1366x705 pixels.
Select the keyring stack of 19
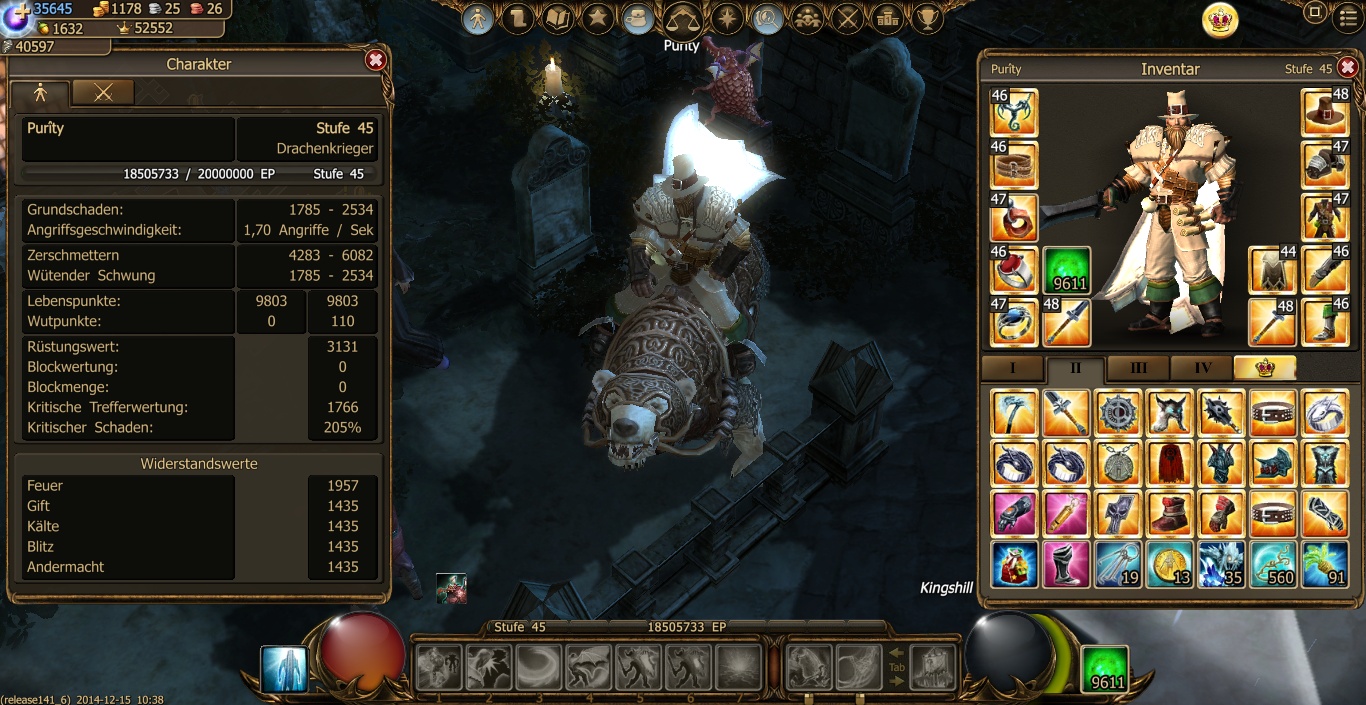pos(1116,564)
